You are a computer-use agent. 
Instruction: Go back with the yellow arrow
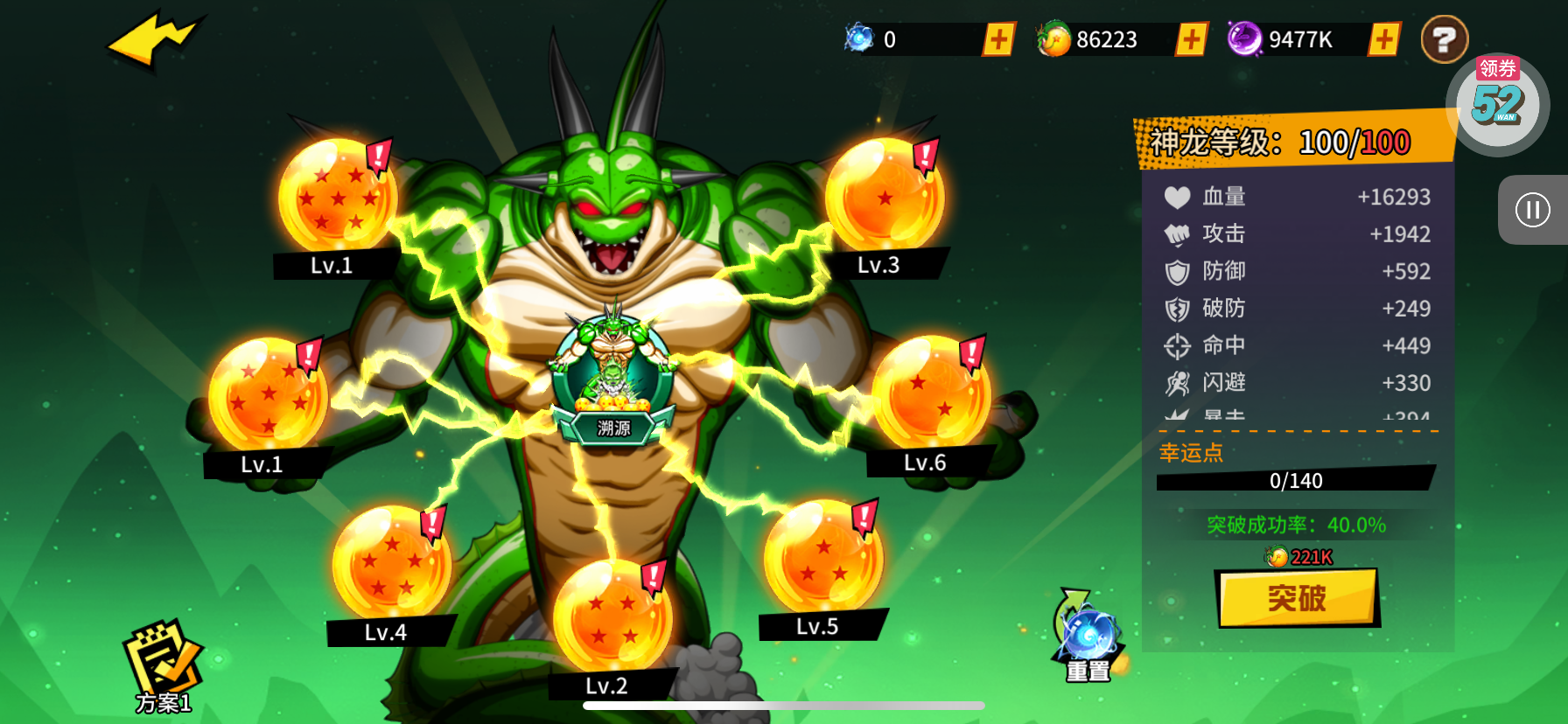pos(155,40)
